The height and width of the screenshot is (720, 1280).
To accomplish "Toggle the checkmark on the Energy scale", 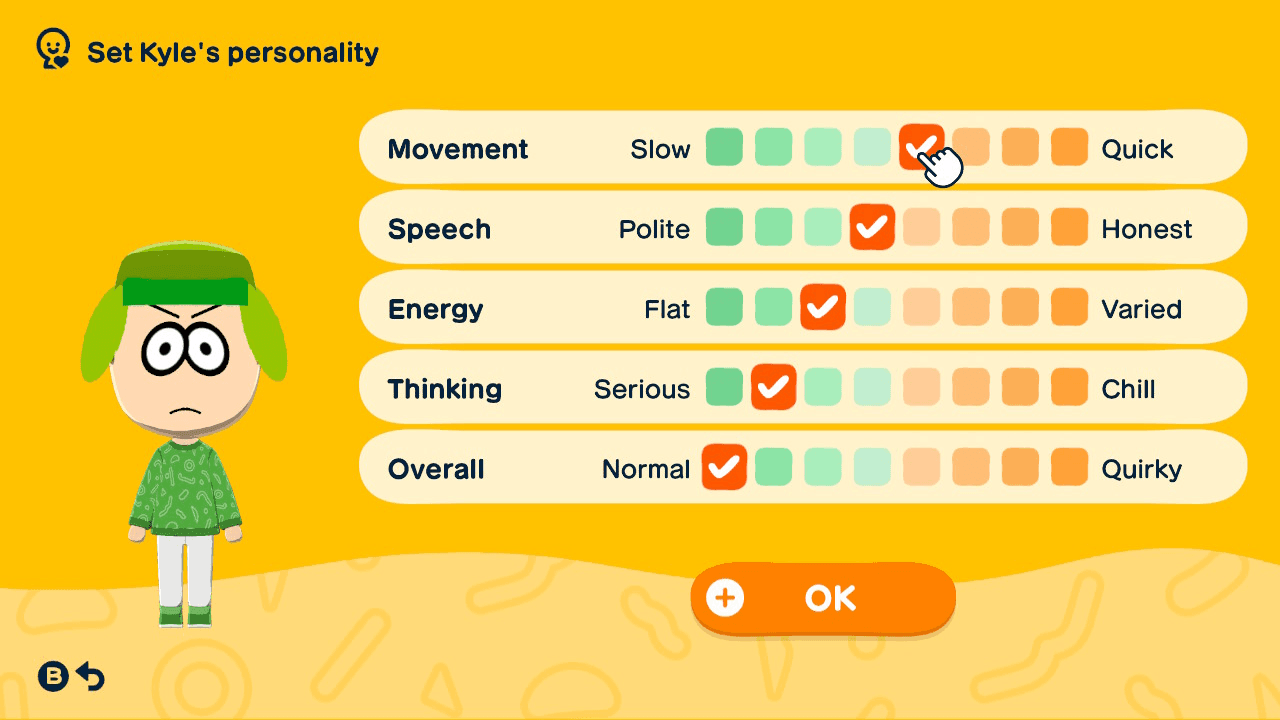I will (823, 307).
